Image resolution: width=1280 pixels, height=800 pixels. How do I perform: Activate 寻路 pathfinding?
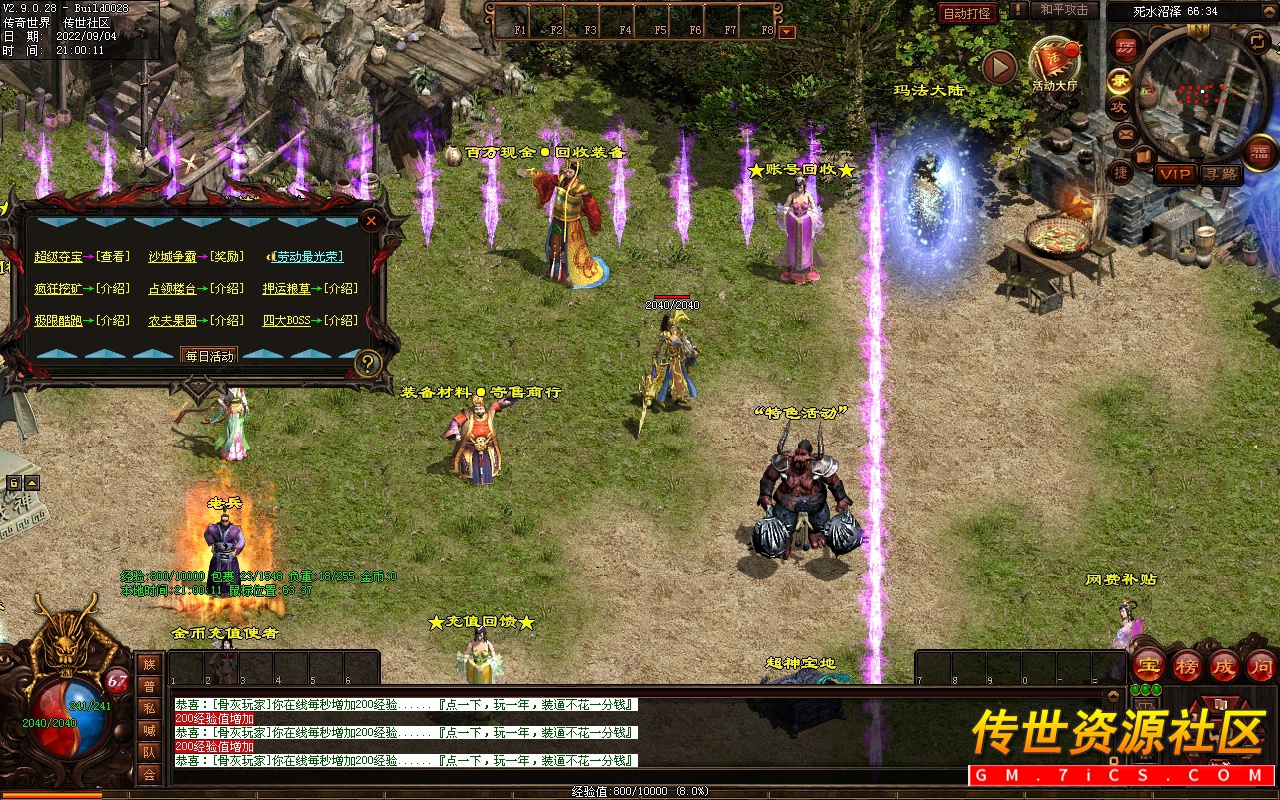coord(1220,174)
